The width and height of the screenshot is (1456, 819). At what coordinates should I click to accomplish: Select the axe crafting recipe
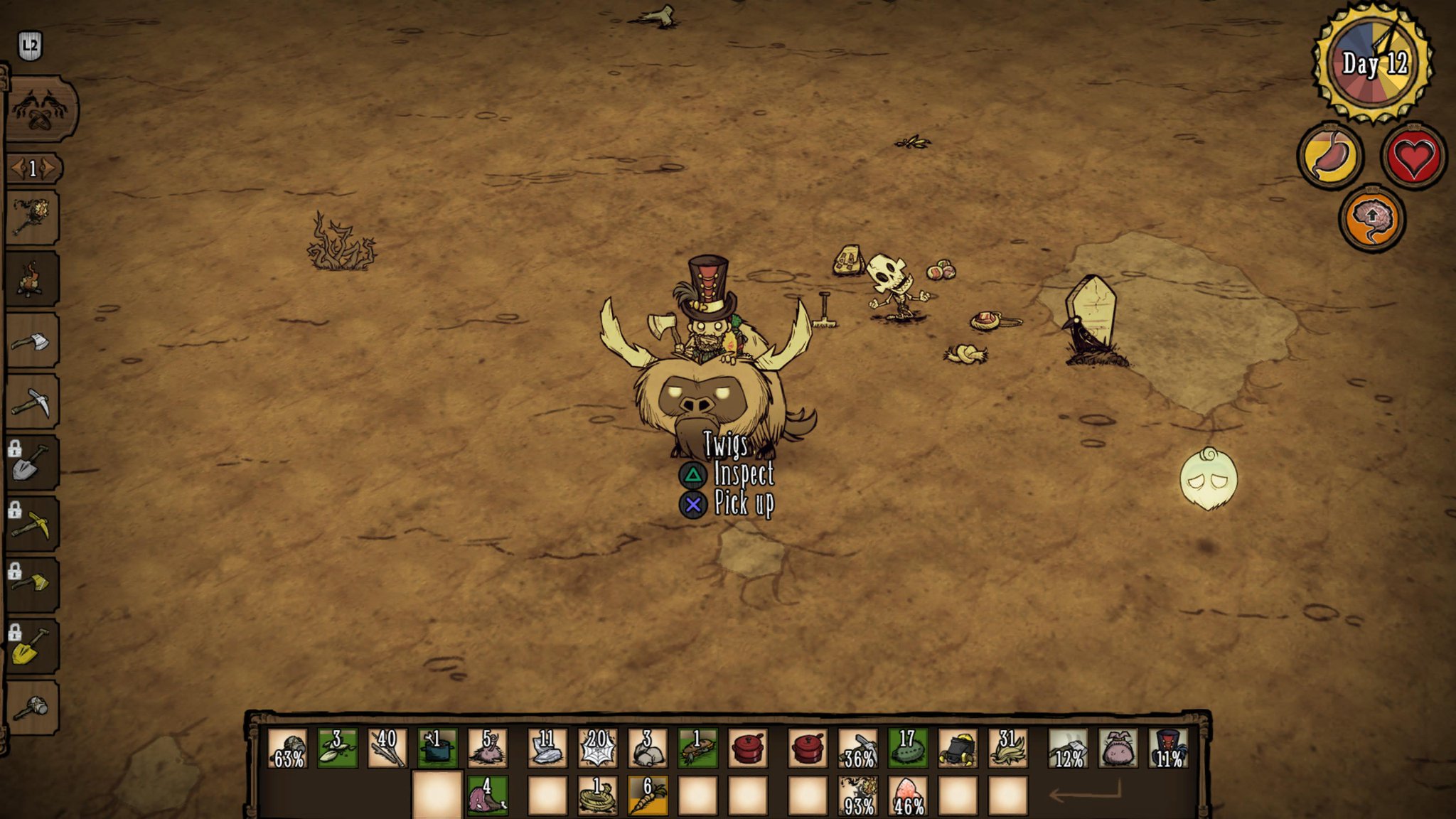click(32, 341)
